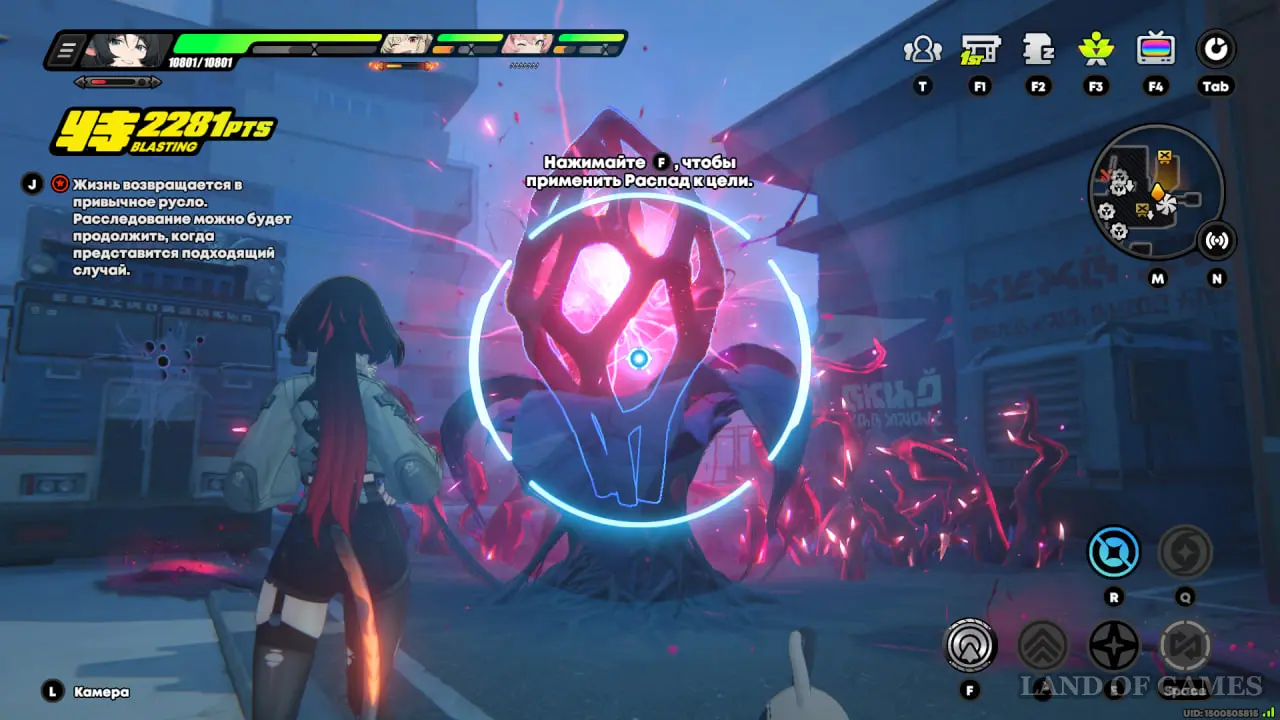
Task: Activate the blue four-point star skill
Action: point(1114,552)
